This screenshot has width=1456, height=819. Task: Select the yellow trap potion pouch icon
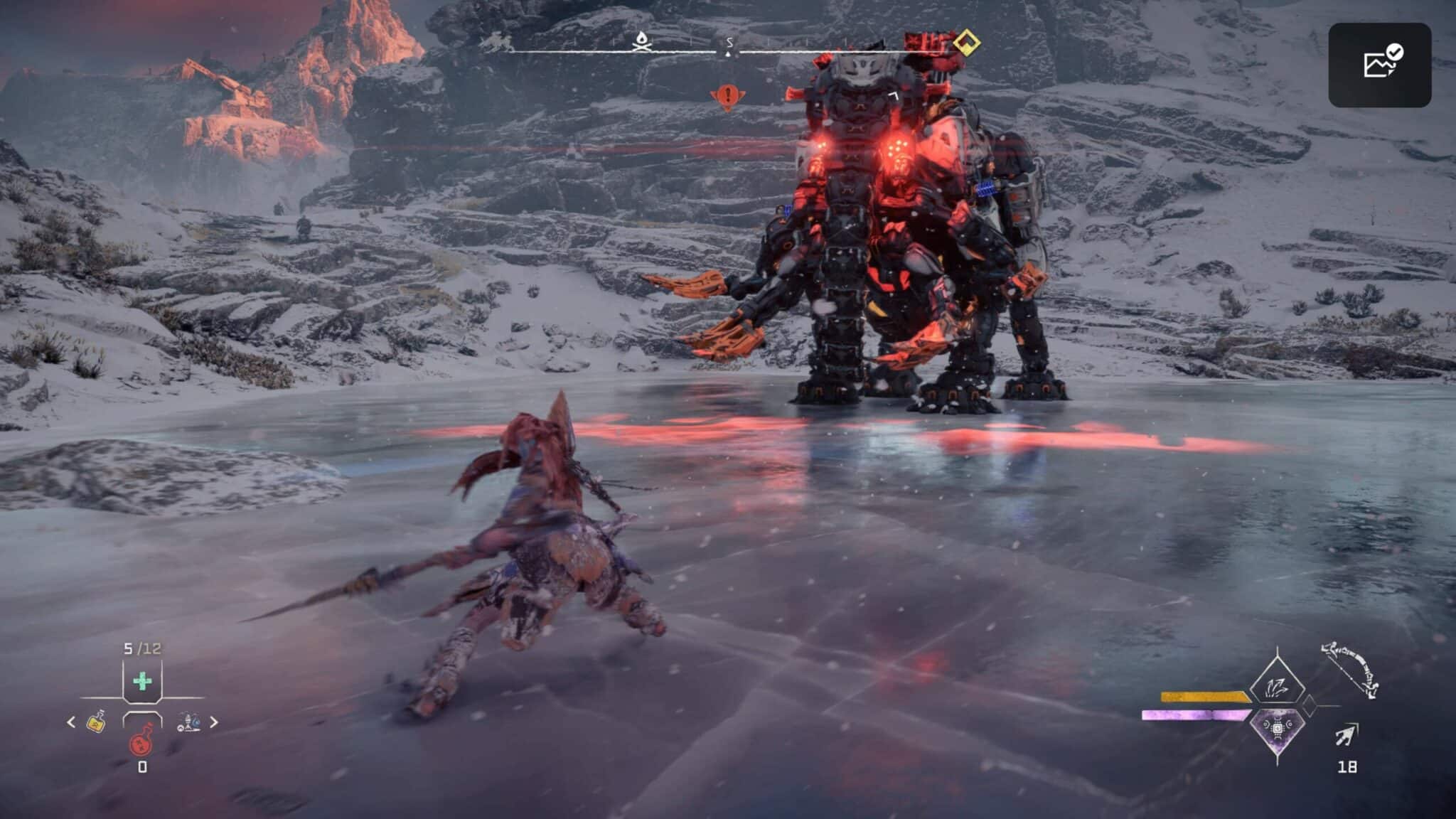[x=96, y=724]
